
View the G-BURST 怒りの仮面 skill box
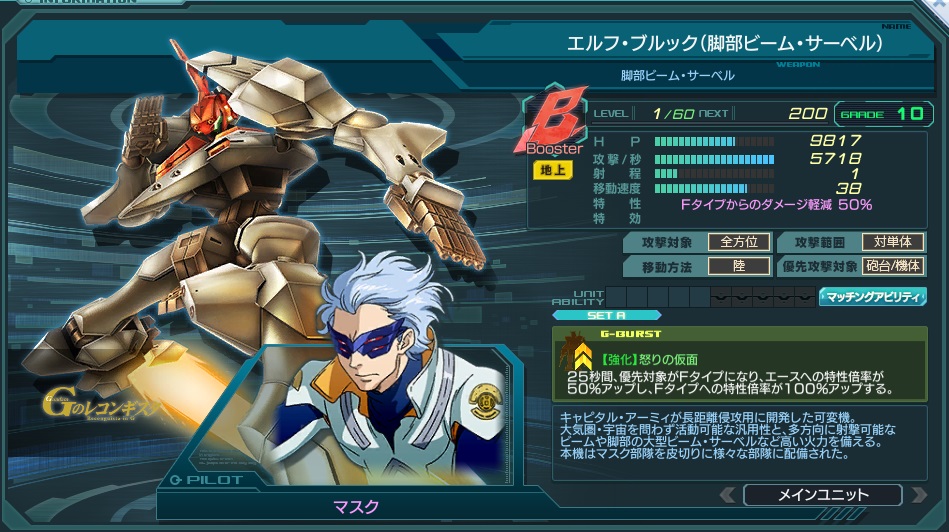(740, 364)
